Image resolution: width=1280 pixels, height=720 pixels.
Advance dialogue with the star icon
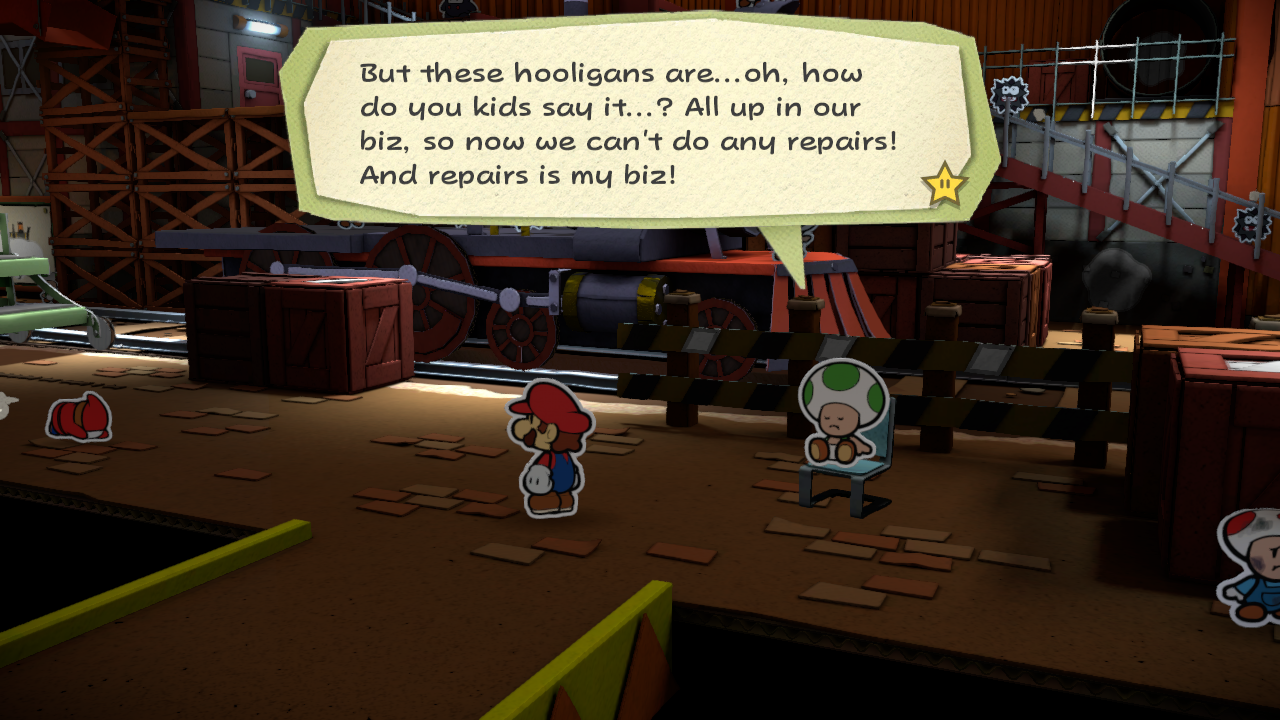coord(944,185)
